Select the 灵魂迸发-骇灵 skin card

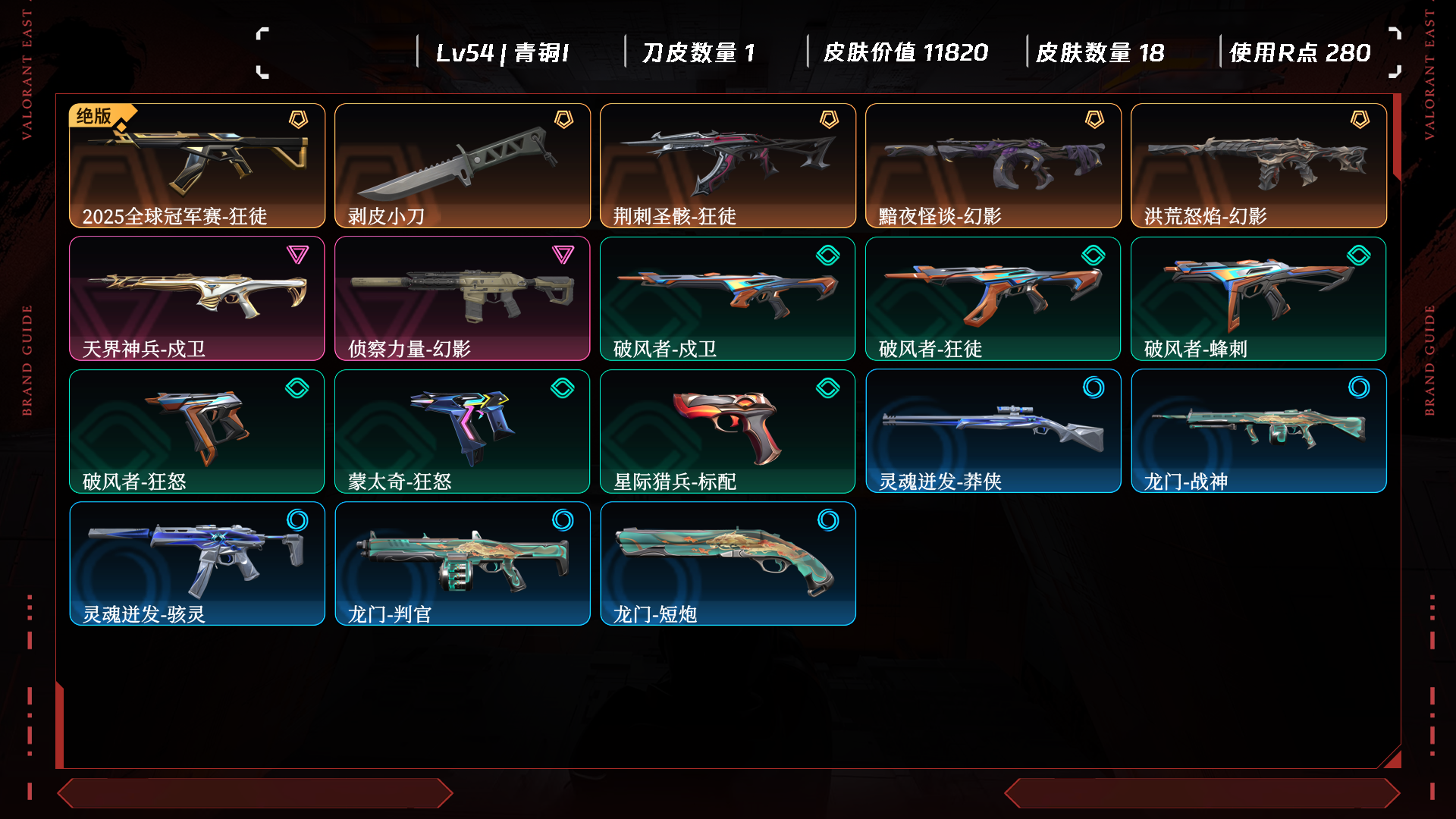click(197, 563)
